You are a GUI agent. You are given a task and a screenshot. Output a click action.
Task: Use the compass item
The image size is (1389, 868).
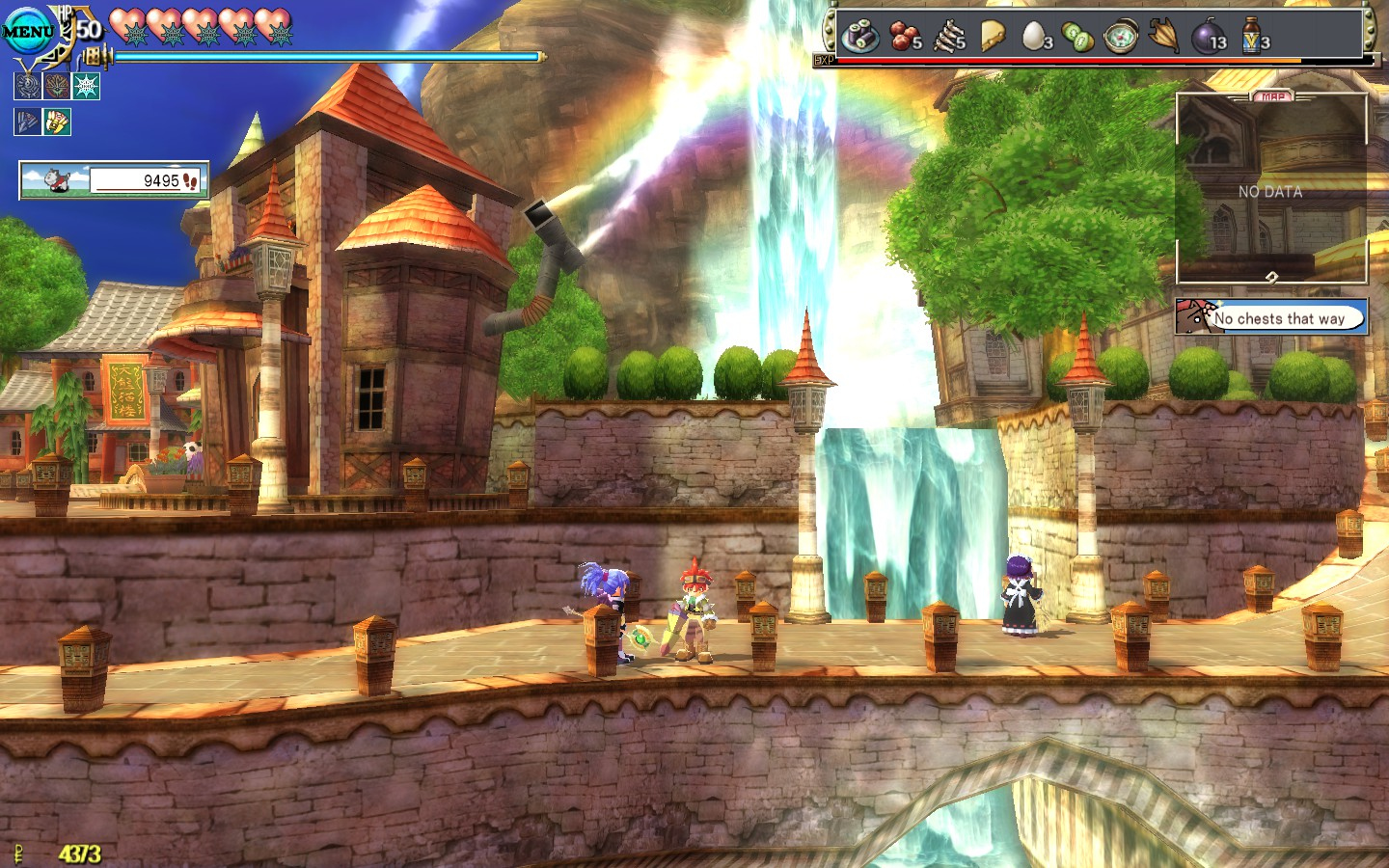pos(1121,37)
